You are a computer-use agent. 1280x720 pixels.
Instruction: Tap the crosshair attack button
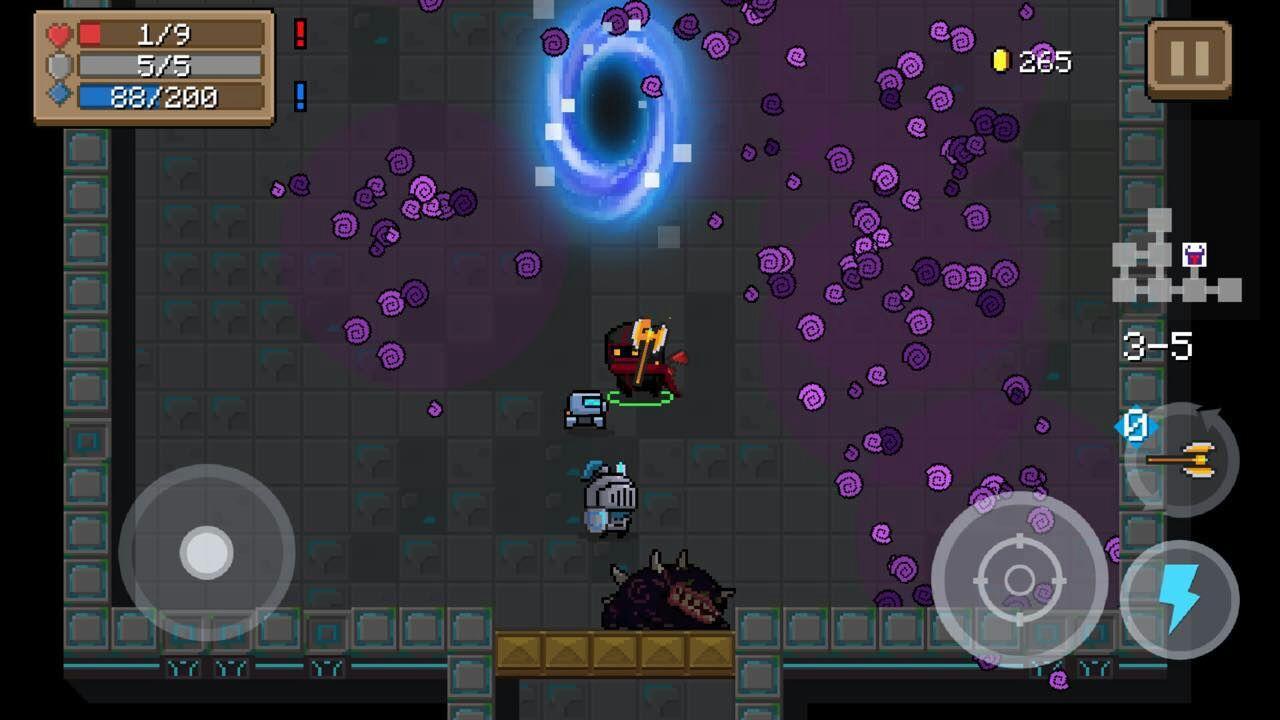coord(1019,578)
